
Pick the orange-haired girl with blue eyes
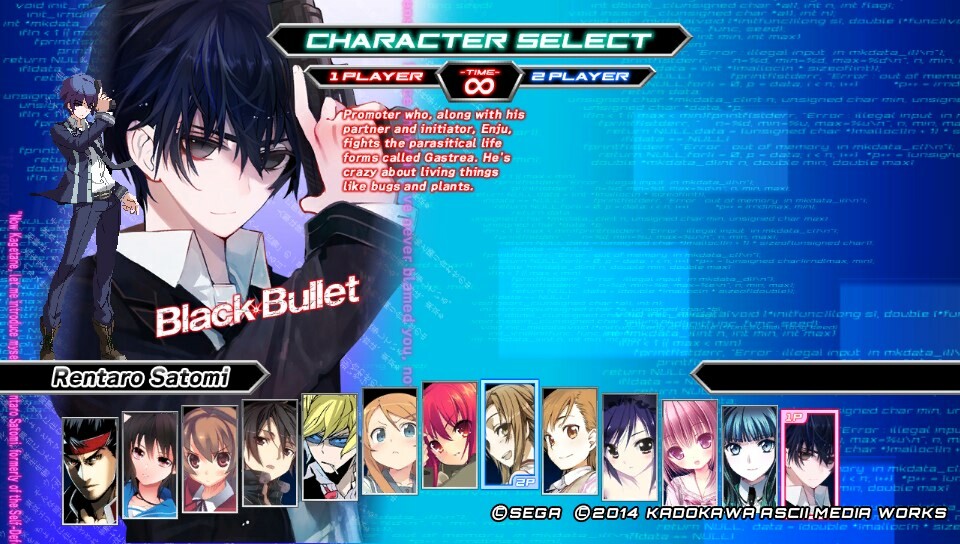point(389,441)
